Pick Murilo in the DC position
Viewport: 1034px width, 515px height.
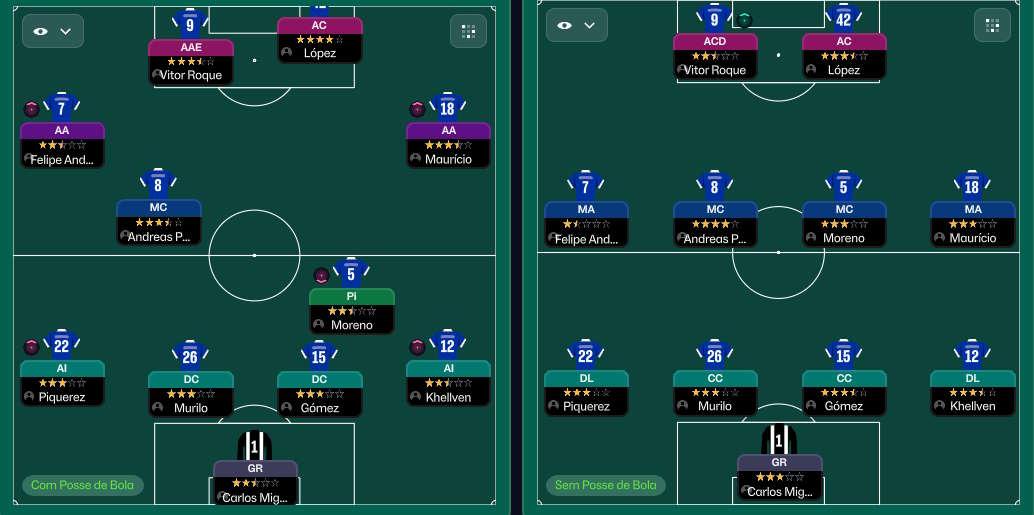(190, 393)
